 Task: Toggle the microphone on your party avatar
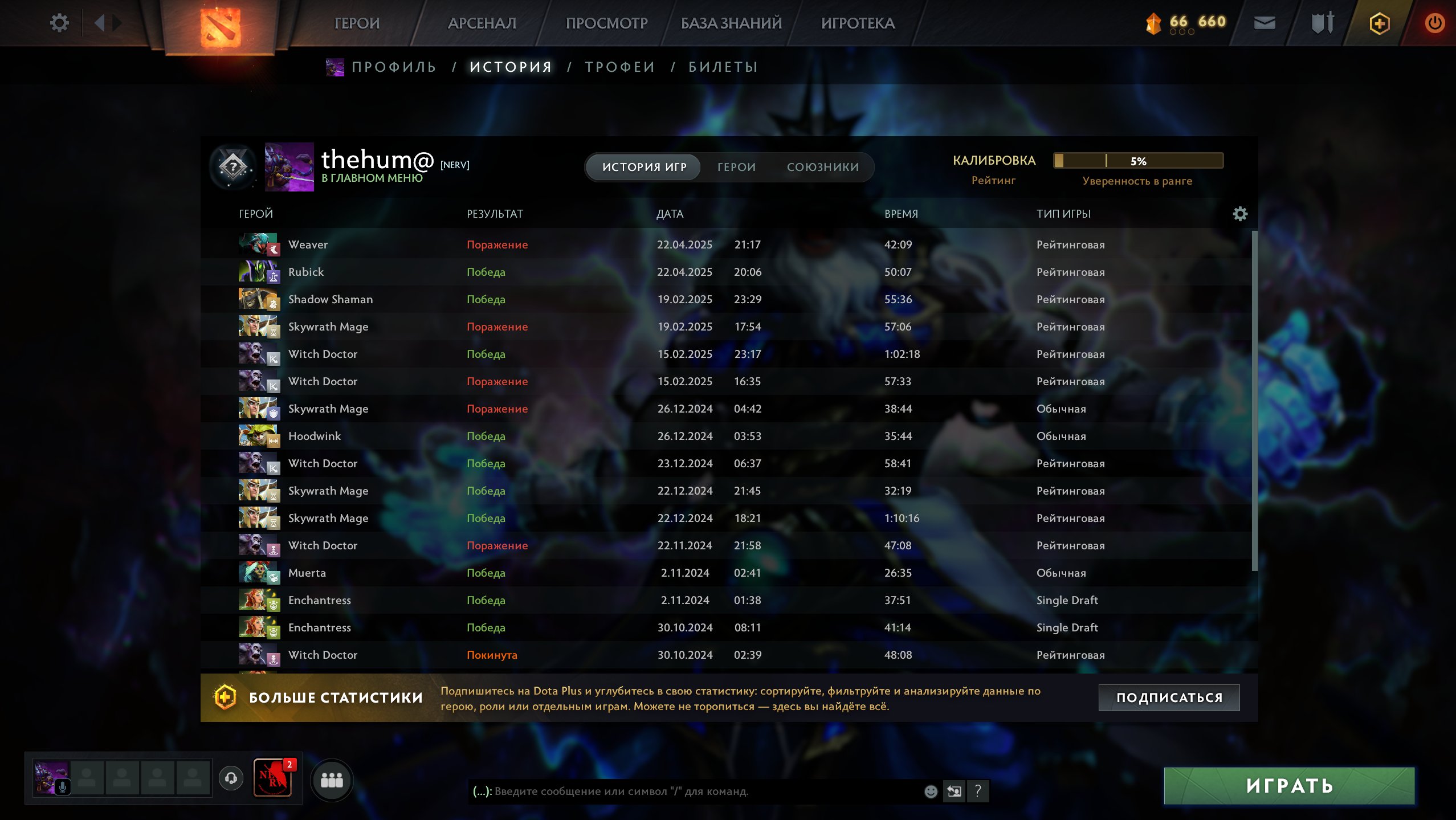(x=63, y=788)
